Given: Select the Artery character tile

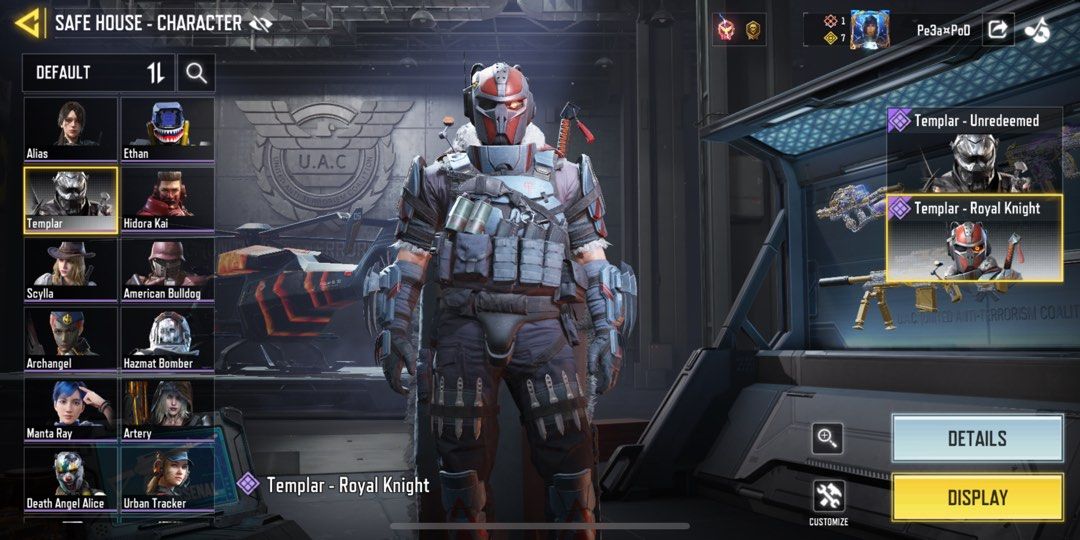Looking at the screenshot, I should (167, 408).
